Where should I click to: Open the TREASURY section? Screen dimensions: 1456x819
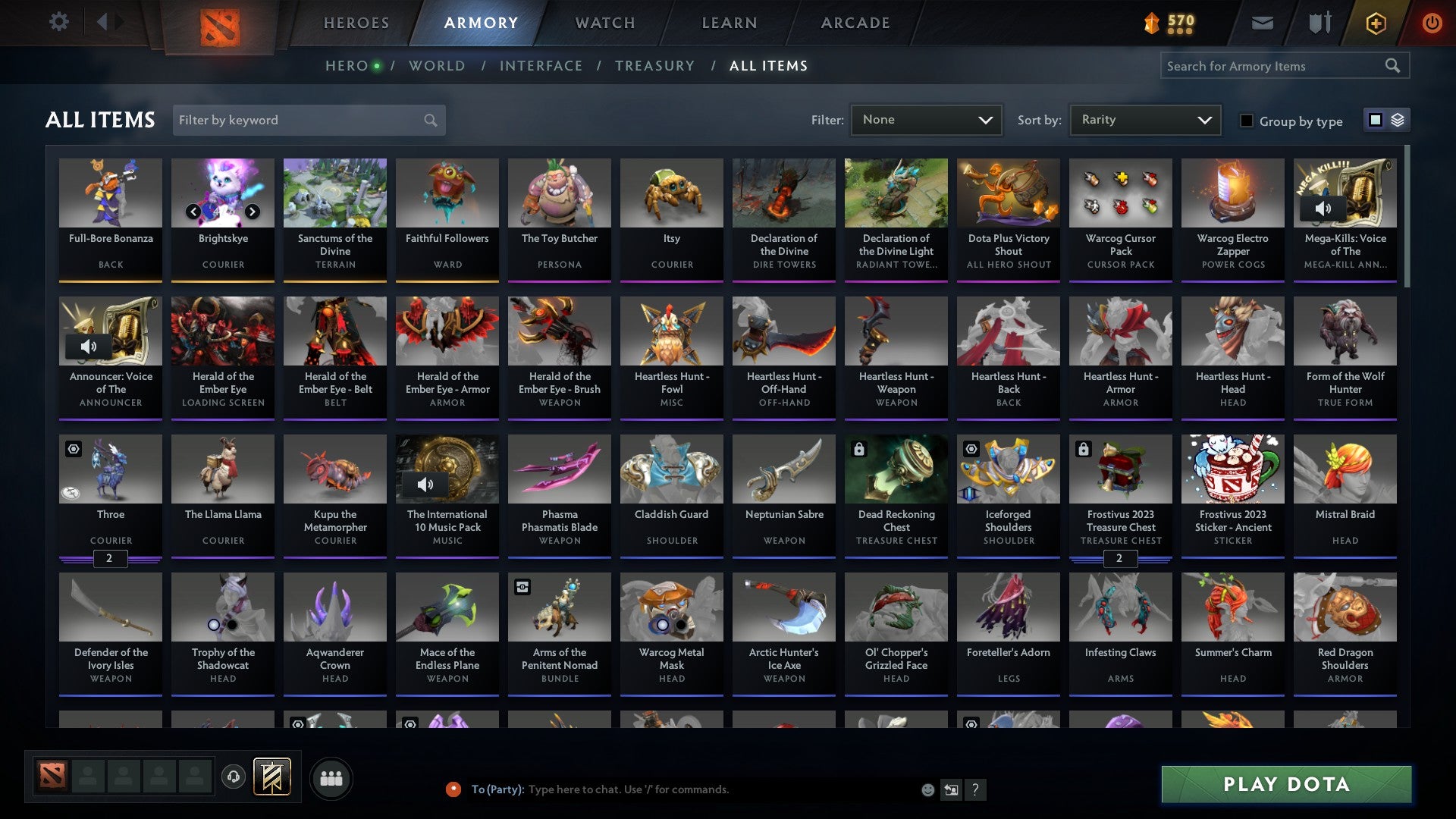(654, 65)
